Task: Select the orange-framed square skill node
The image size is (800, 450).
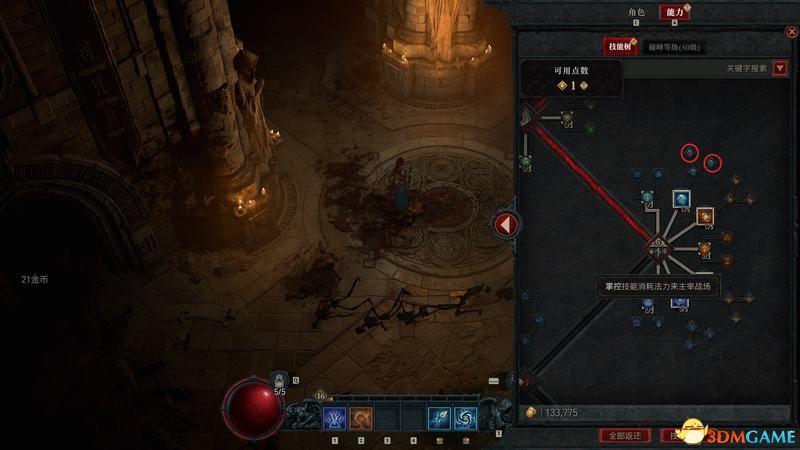Action: (705, 216)
